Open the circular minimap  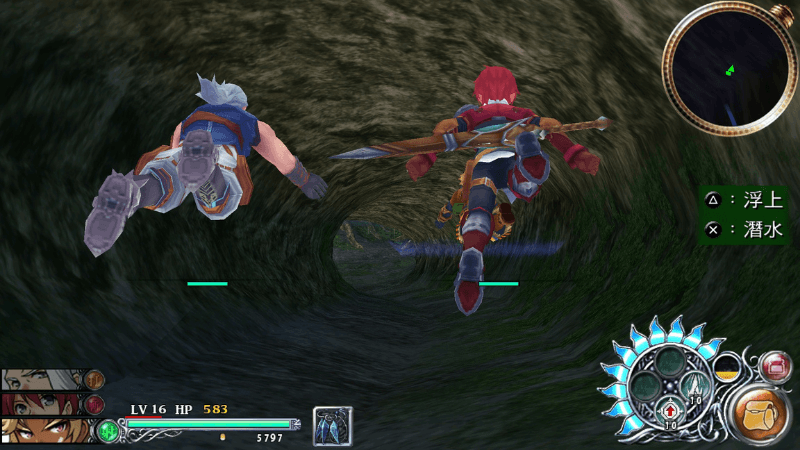[728, 69]
